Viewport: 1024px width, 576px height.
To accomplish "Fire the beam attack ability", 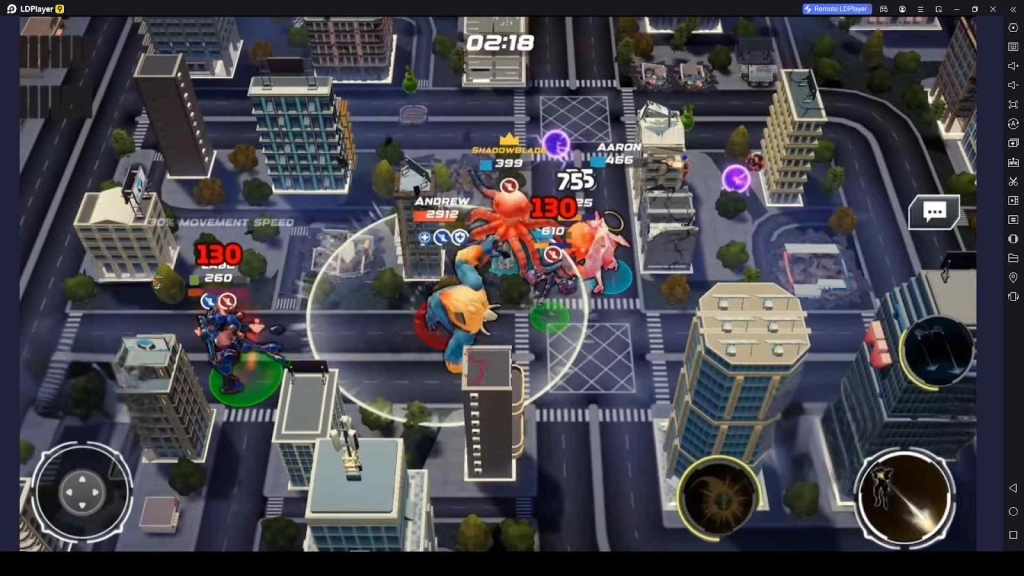I will pos(905,497).
